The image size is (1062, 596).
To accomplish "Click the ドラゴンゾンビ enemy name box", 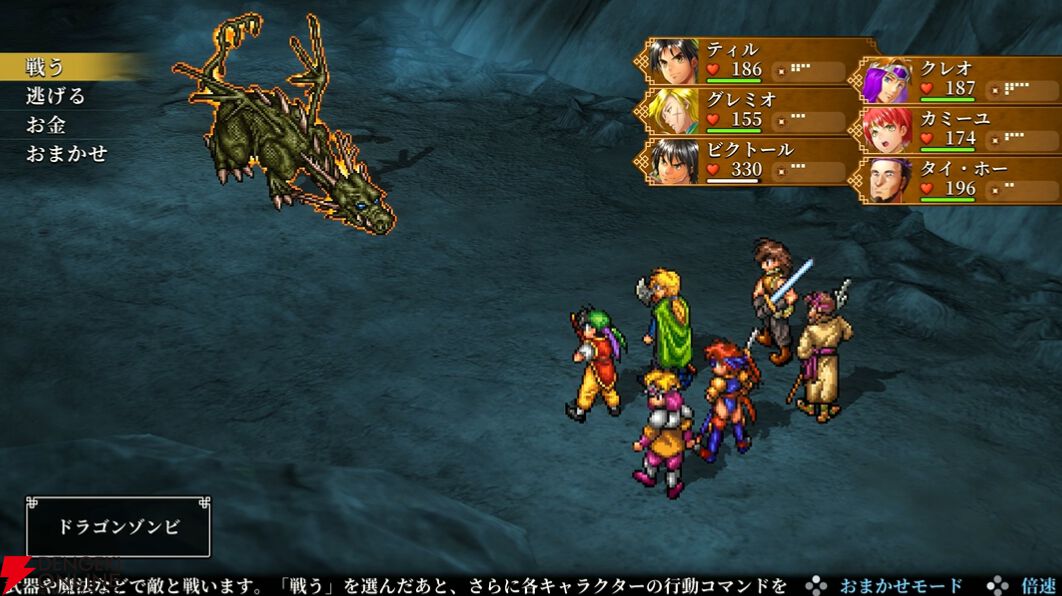I will 118,526.
